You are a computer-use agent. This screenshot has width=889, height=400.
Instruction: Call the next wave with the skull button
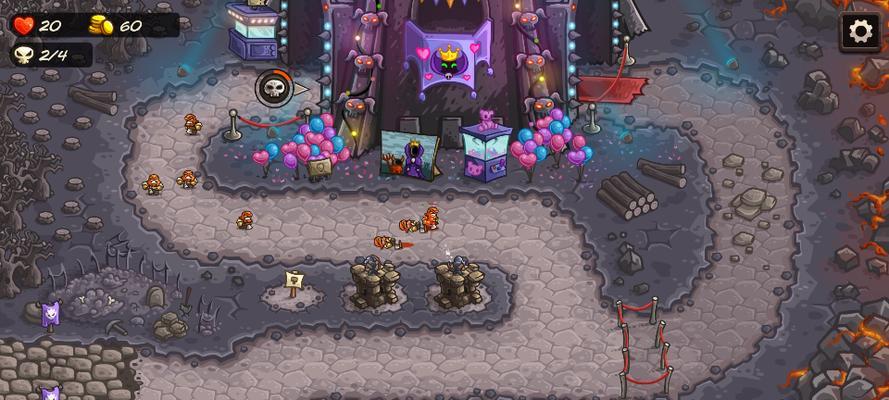pyautogui.click(x=274, y=89)
